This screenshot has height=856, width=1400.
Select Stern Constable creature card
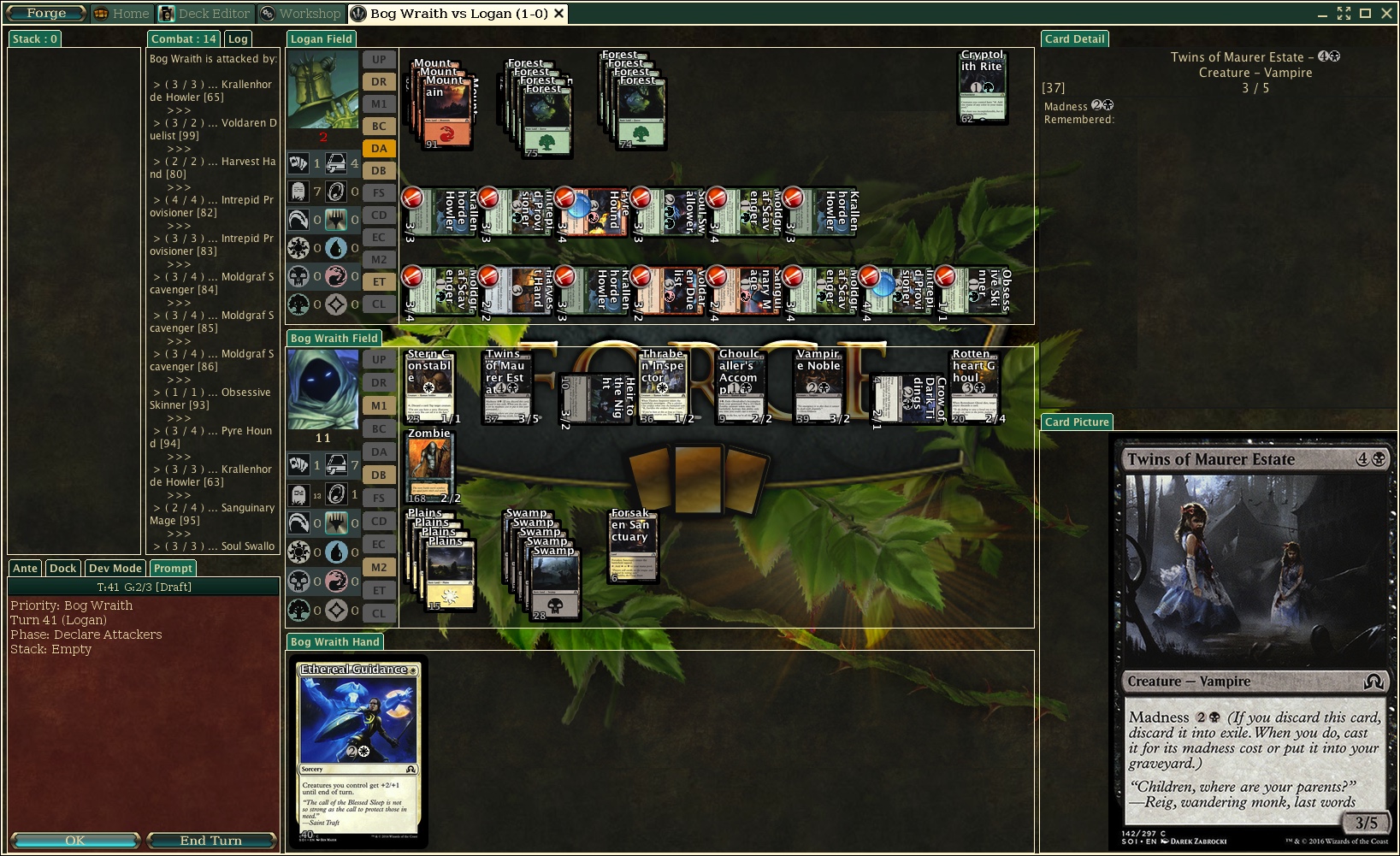coord(429,387)
